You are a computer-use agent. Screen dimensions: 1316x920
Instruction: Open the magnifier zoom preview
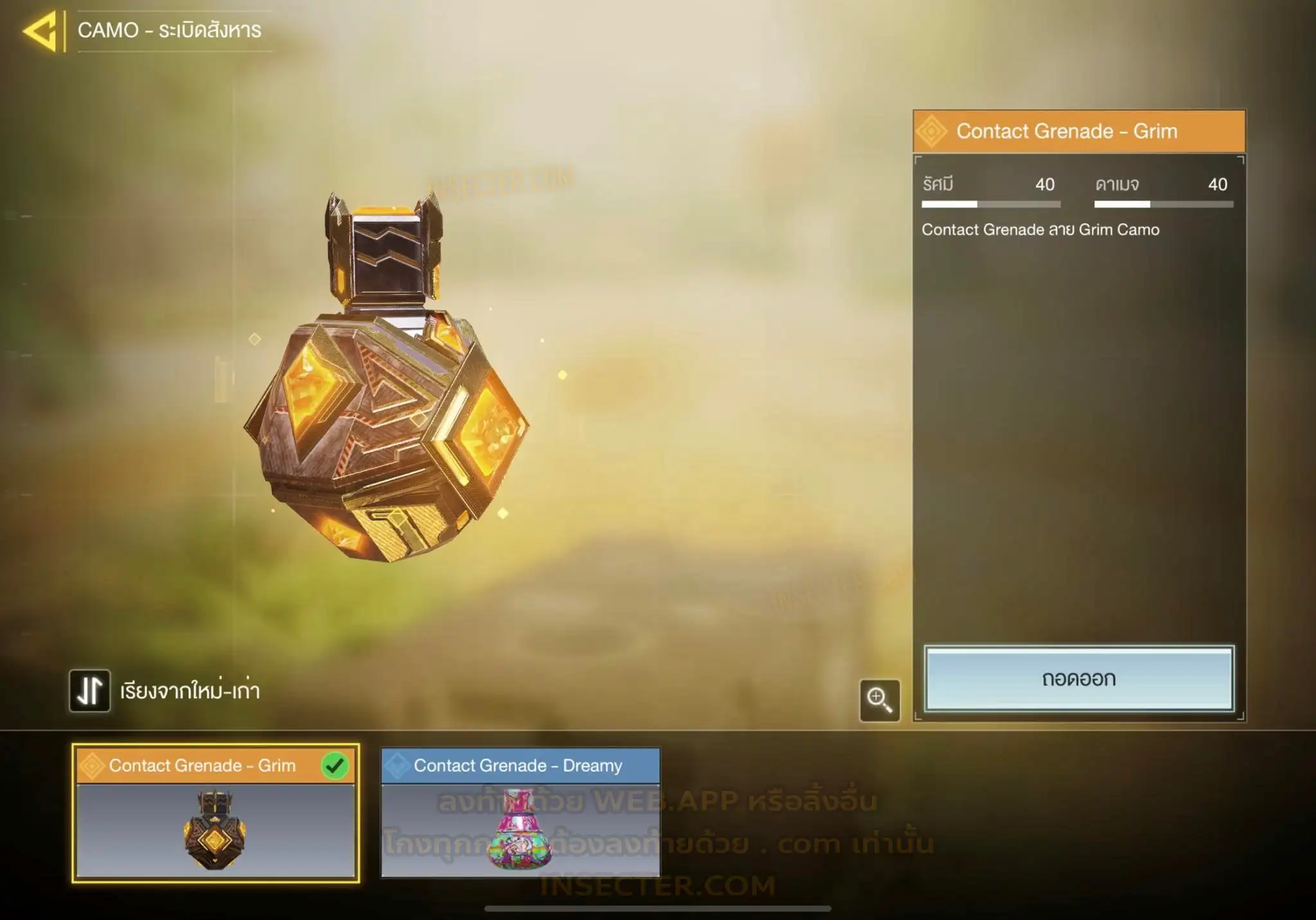click(x=879, y=699)
